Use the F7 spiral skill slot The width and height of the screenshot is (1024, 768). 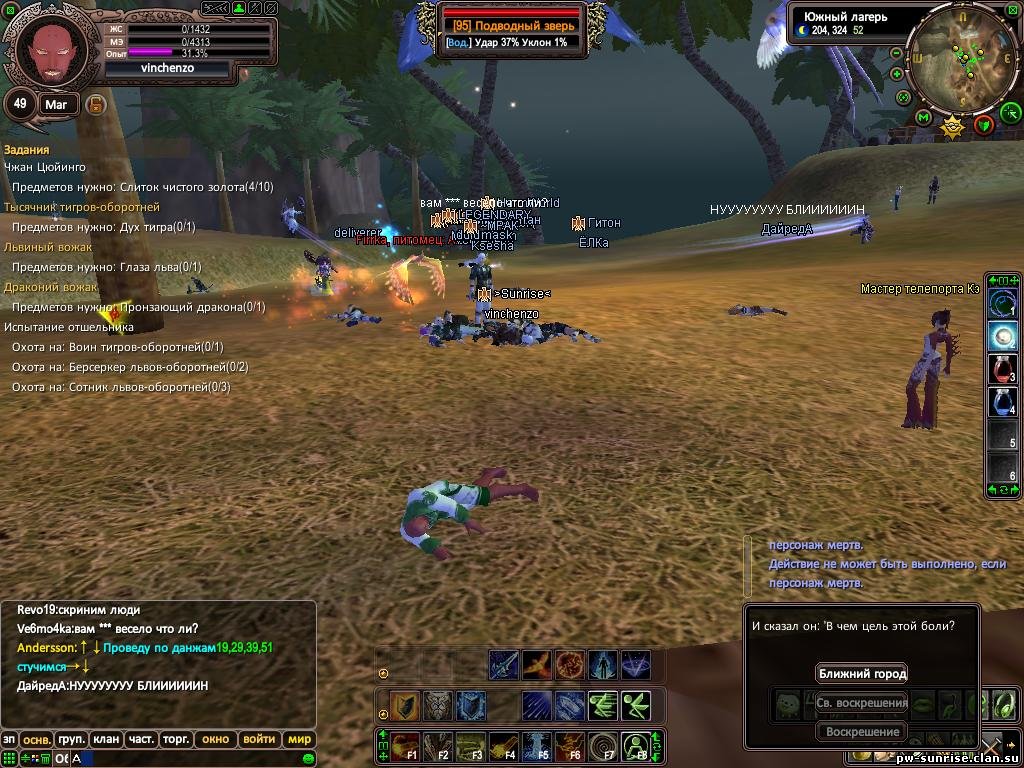[x=603, y=746]
